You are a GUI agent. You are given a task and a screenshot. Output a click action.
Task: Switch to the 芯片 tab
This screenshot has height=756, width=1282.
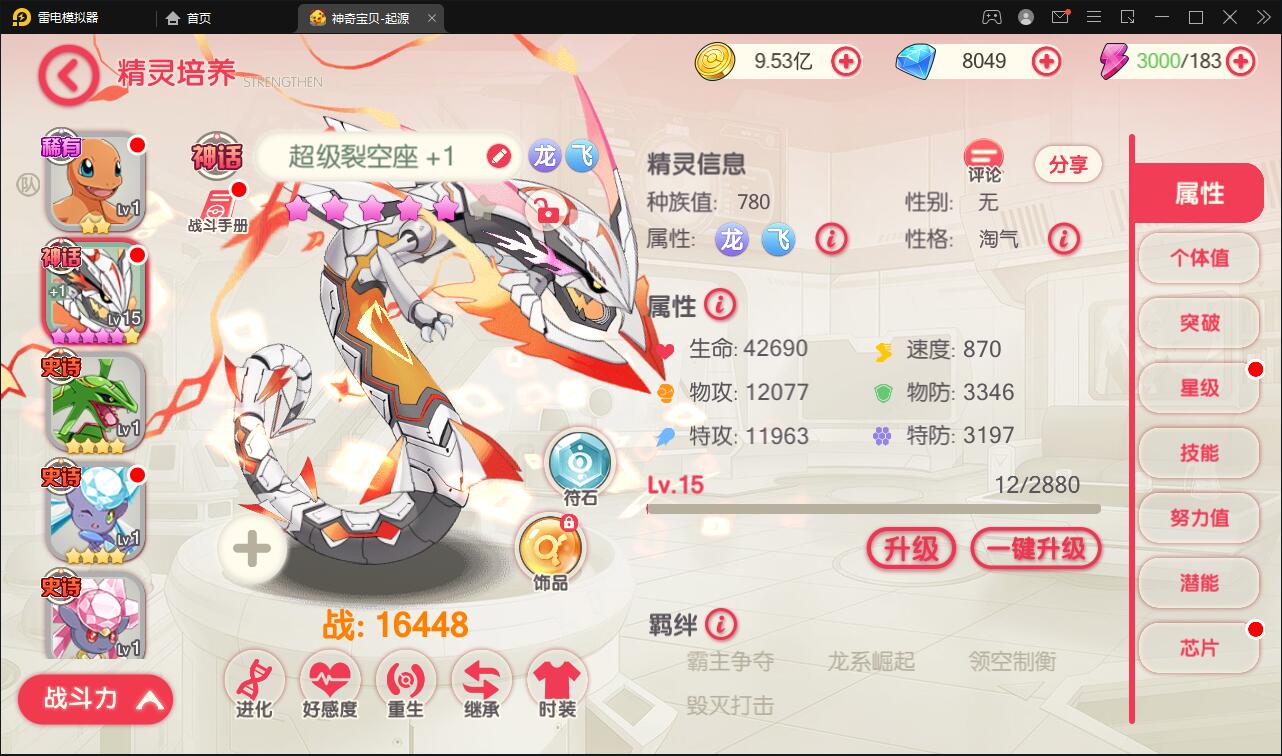(1198, 647)
